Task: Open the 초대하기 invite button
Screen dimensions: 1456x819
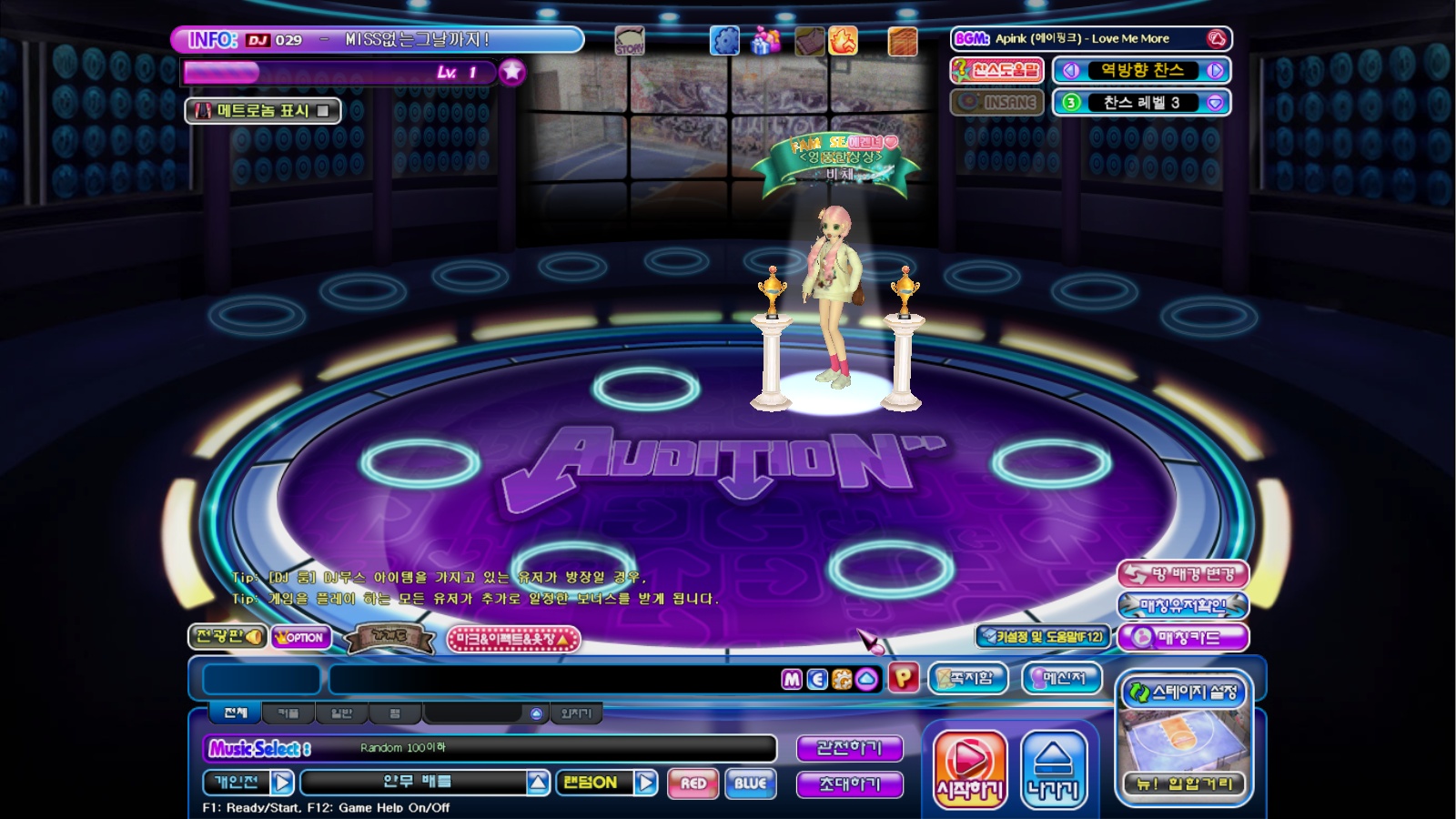Action: 849,784
